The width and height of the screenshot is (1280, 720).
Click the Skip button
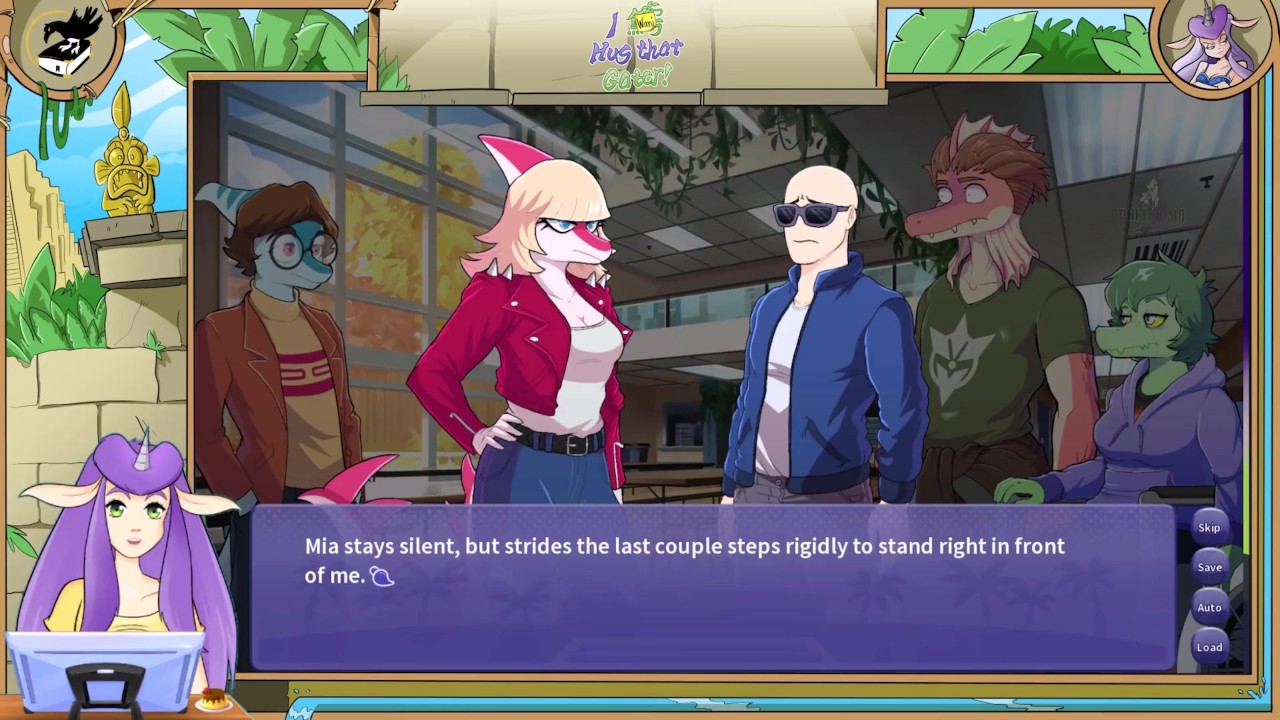1209,528
